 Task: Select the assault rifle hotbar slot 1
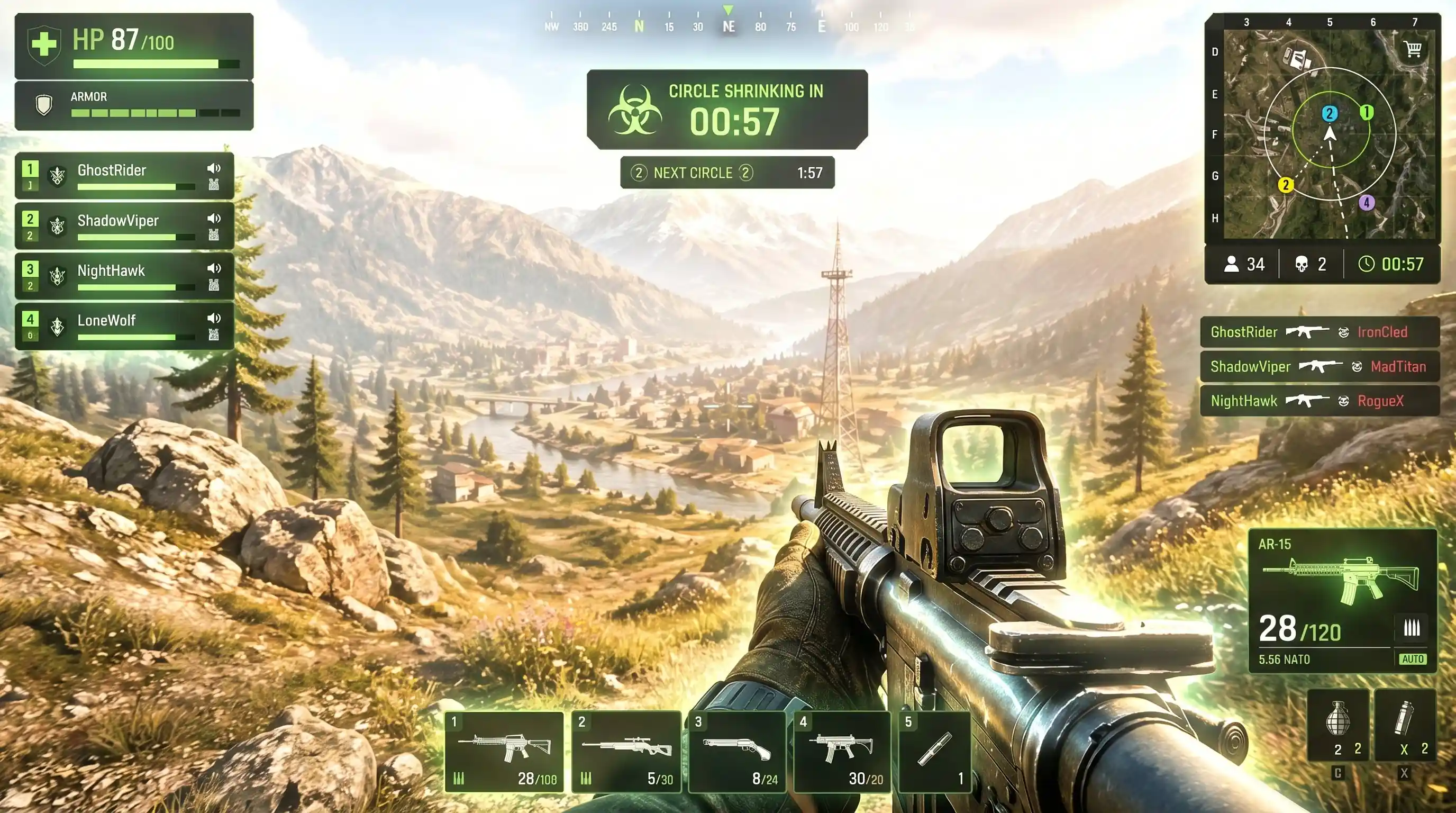coord(504,752)
